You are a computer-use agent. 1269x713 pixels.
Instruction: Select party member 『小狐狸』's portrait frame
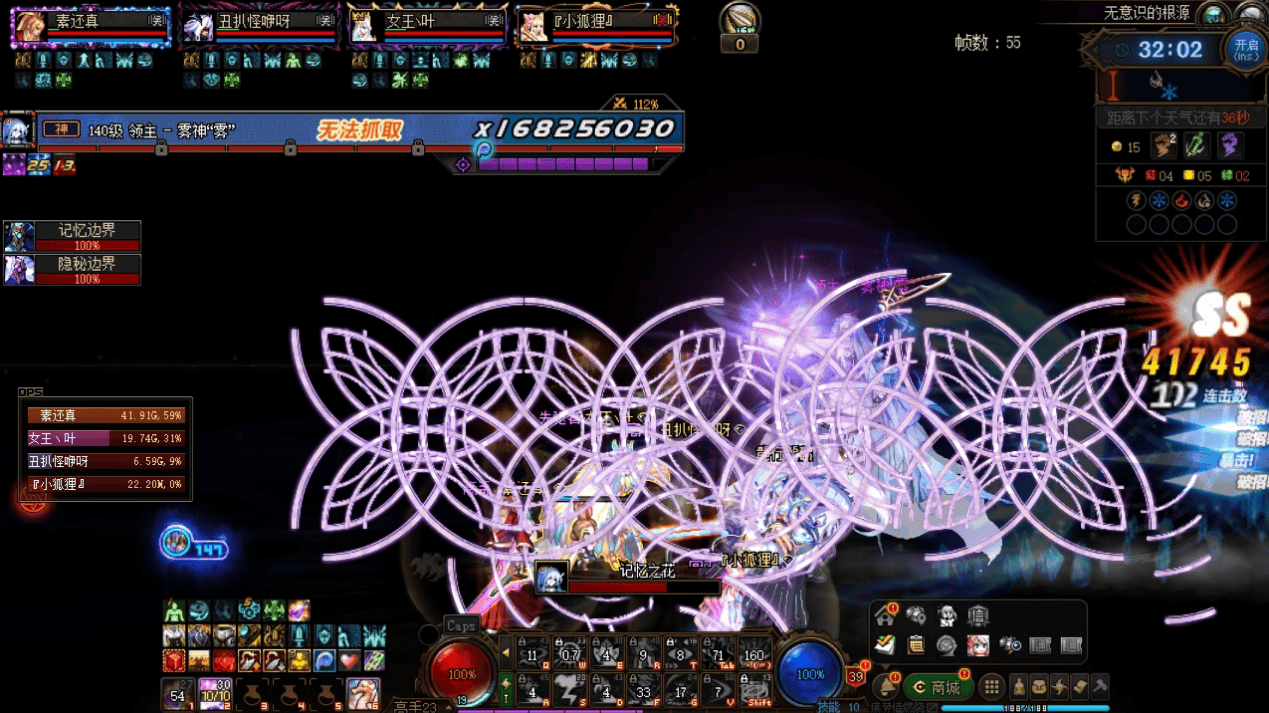[594, 27]
